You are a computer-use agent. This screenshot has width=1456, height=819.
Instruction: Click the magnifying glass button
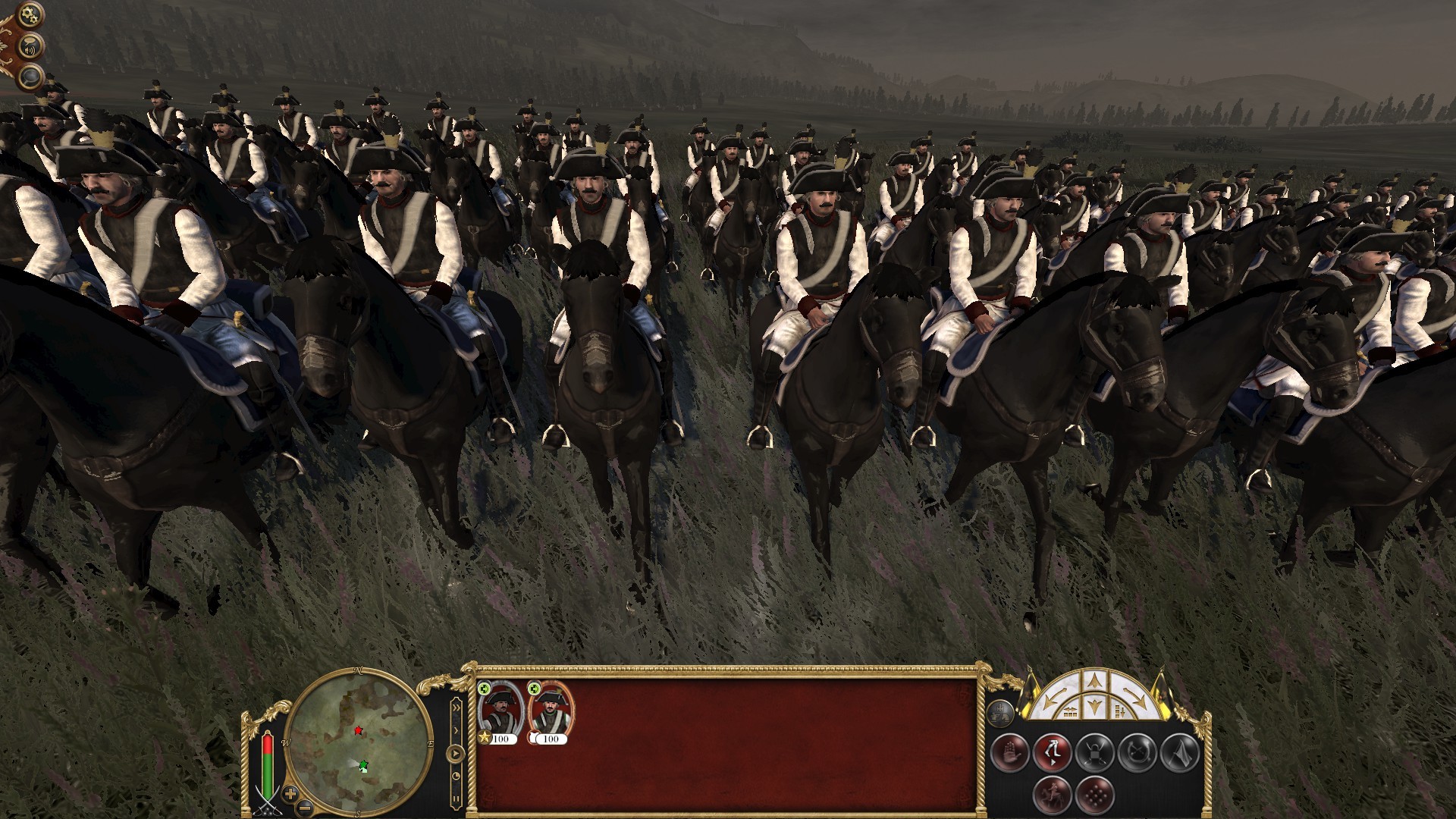click(31, 75)
